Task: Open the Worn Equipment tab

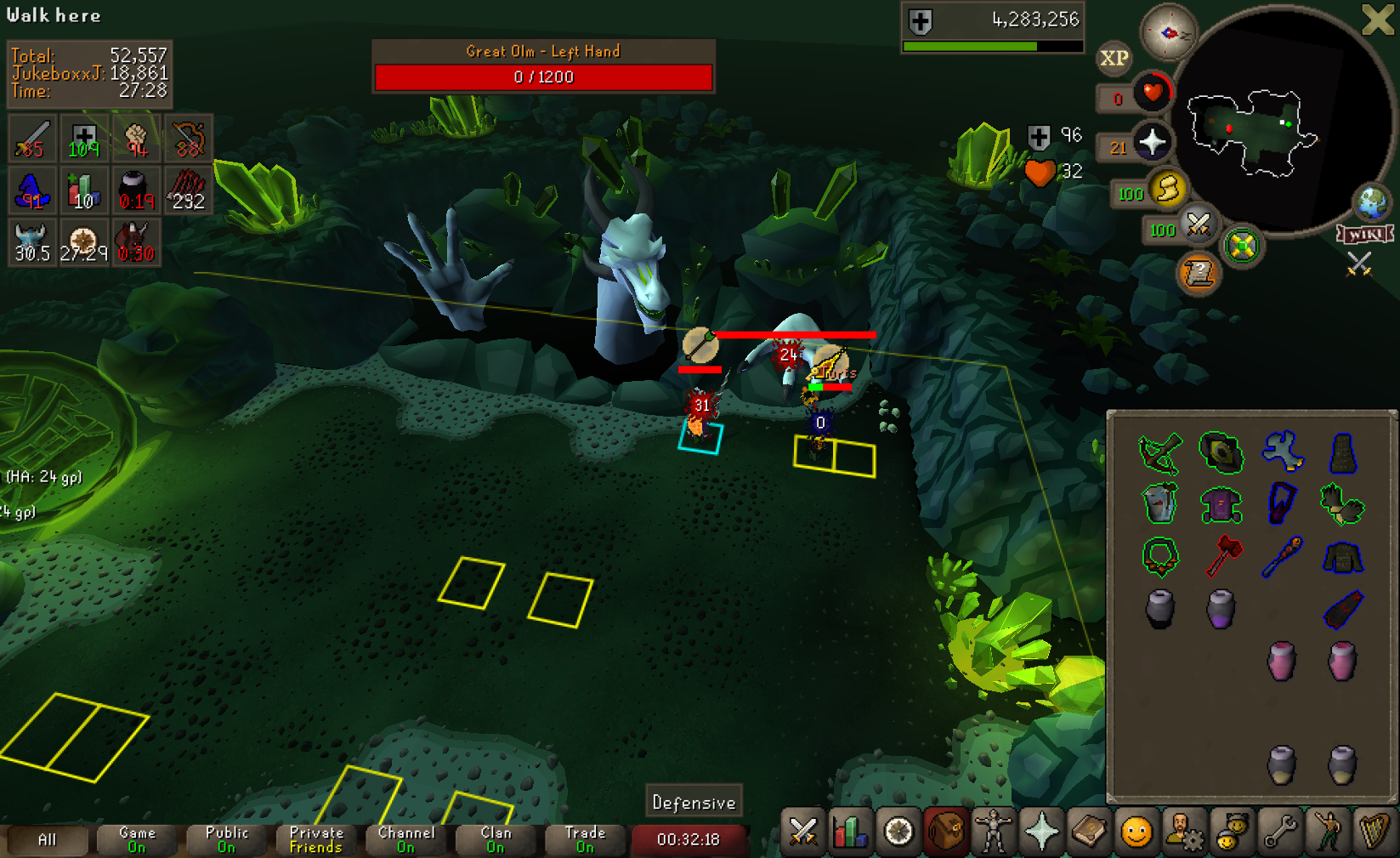Action: pos(993,832)
